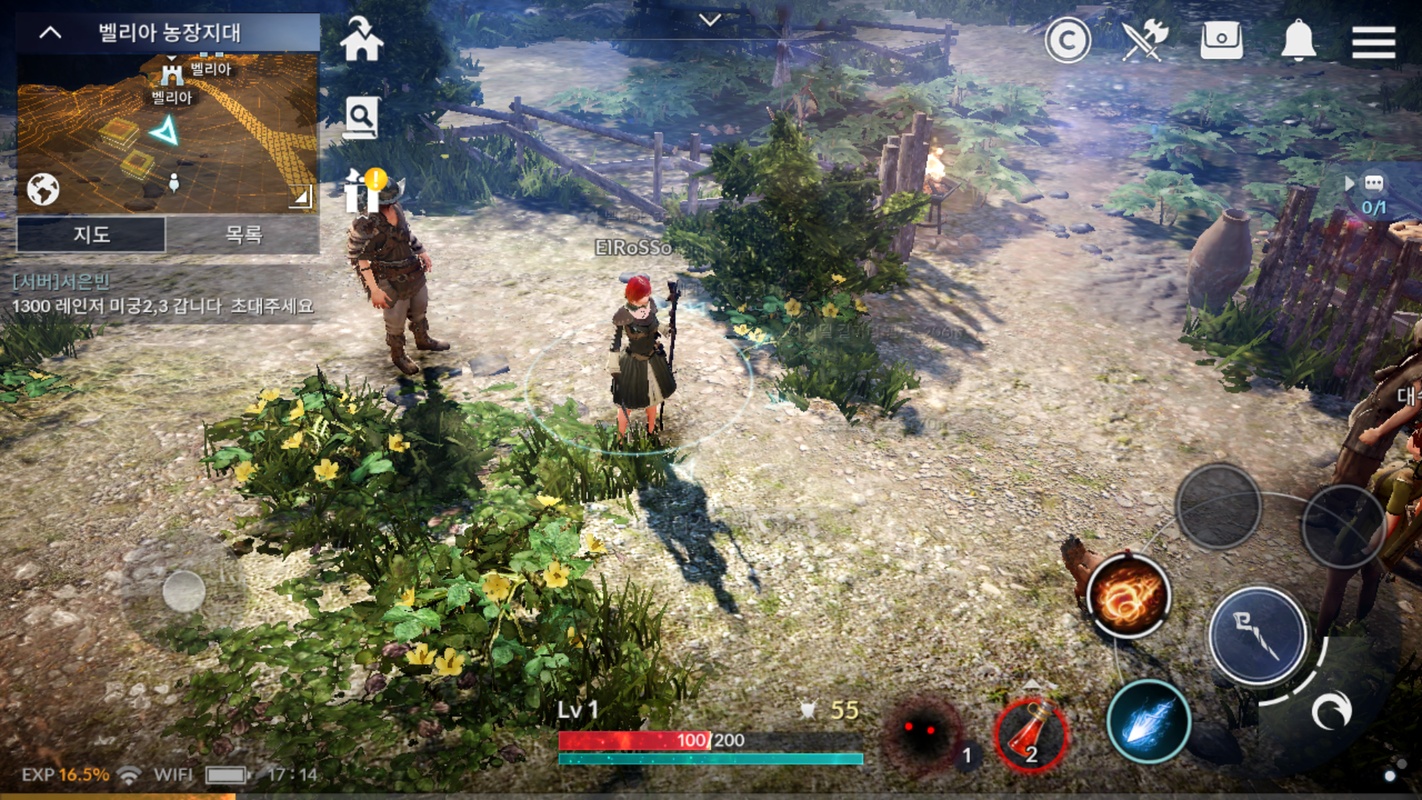This screenshot has width=1422, height=800.
Task: Activate the dodge swirl button
Action: point(1331,711)
